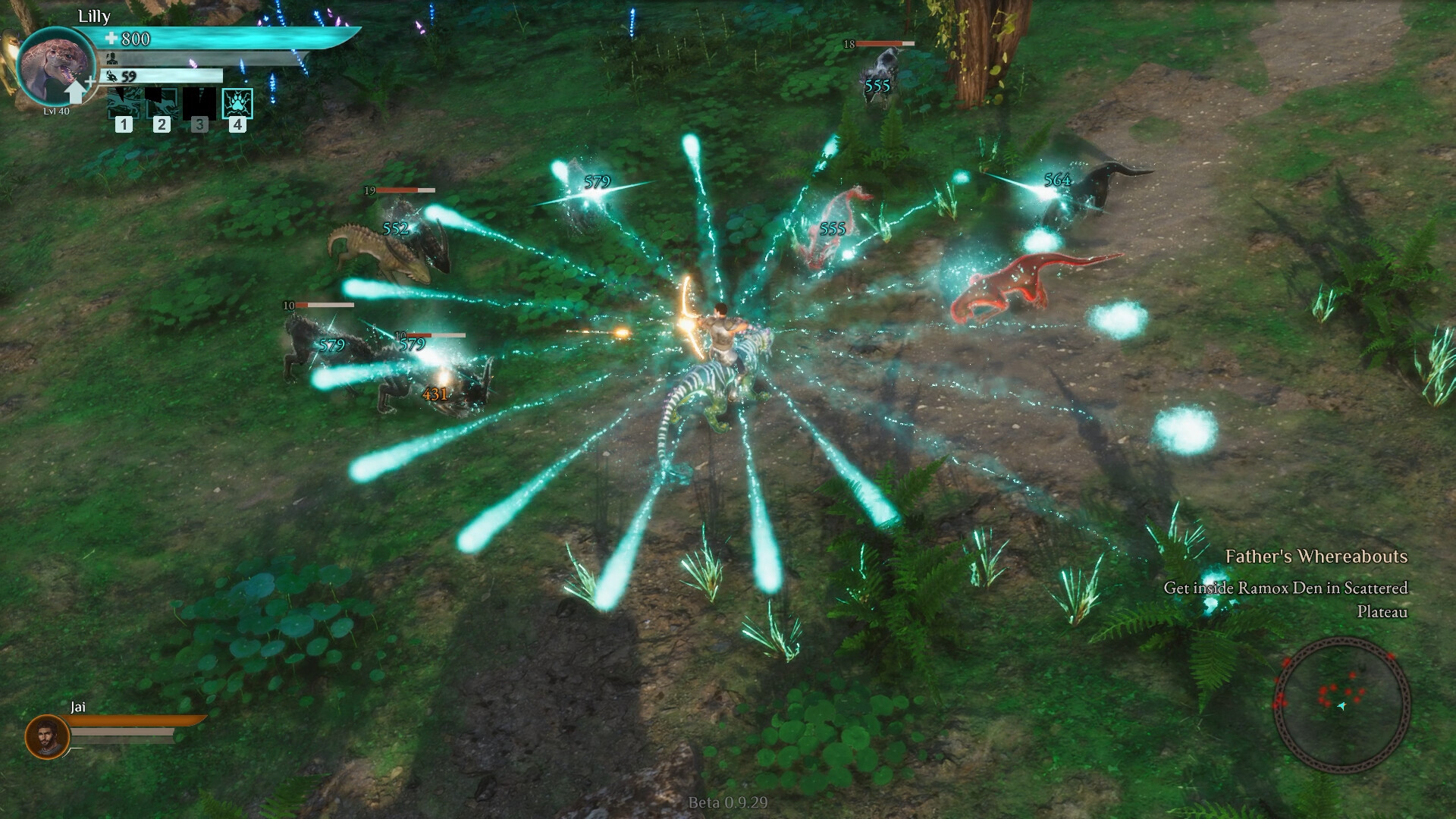Activate the glowing paw ability in slot 4

[x=237, y=105]
